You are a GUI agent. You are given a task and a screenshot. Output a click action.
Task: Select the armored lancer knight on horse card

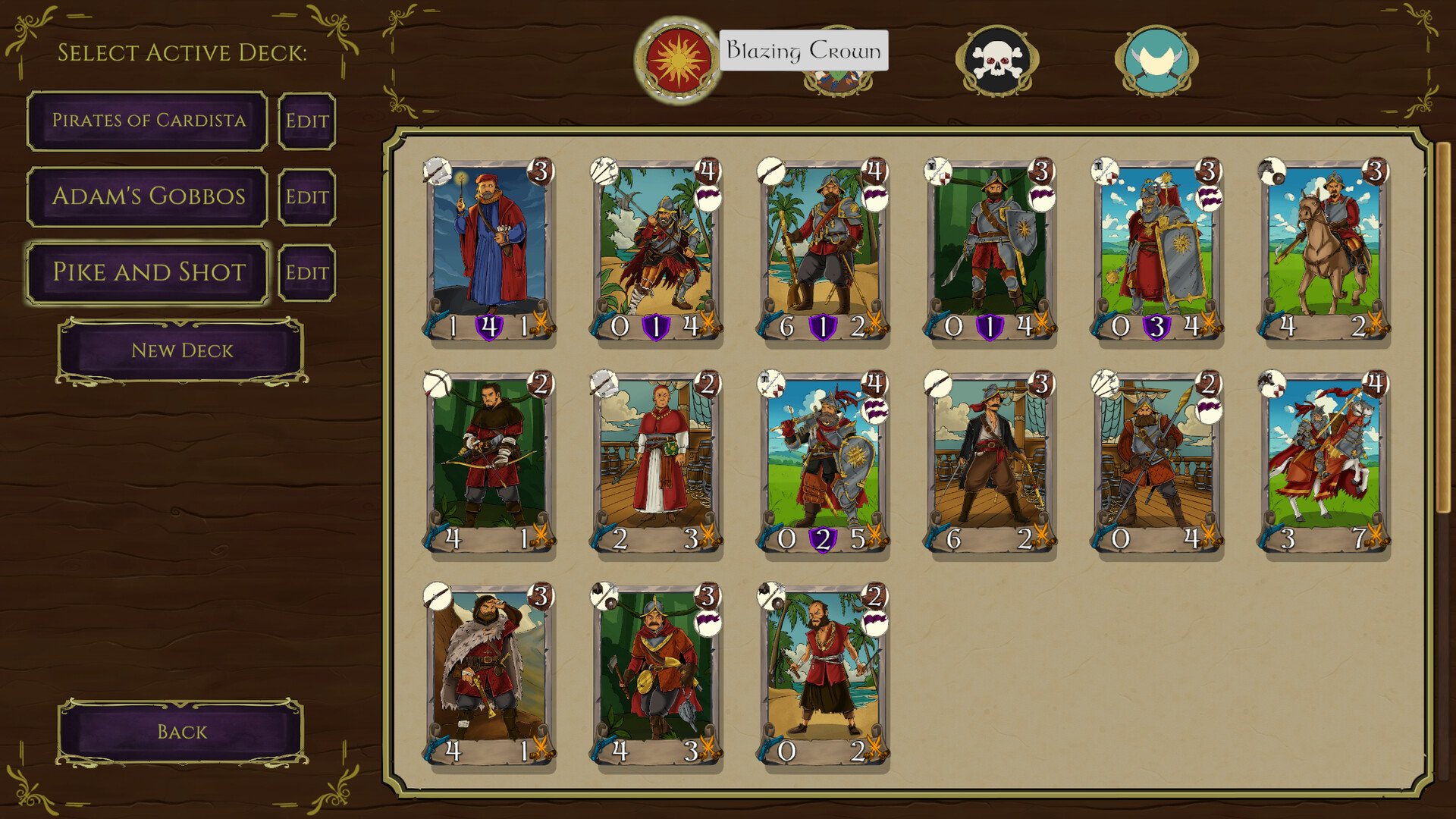1323,463
